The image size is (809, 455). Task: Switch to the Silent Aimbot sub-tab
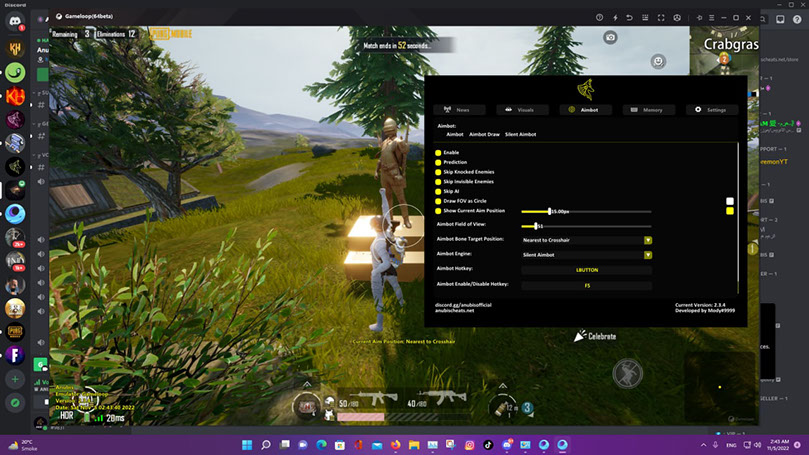point(520,134)
